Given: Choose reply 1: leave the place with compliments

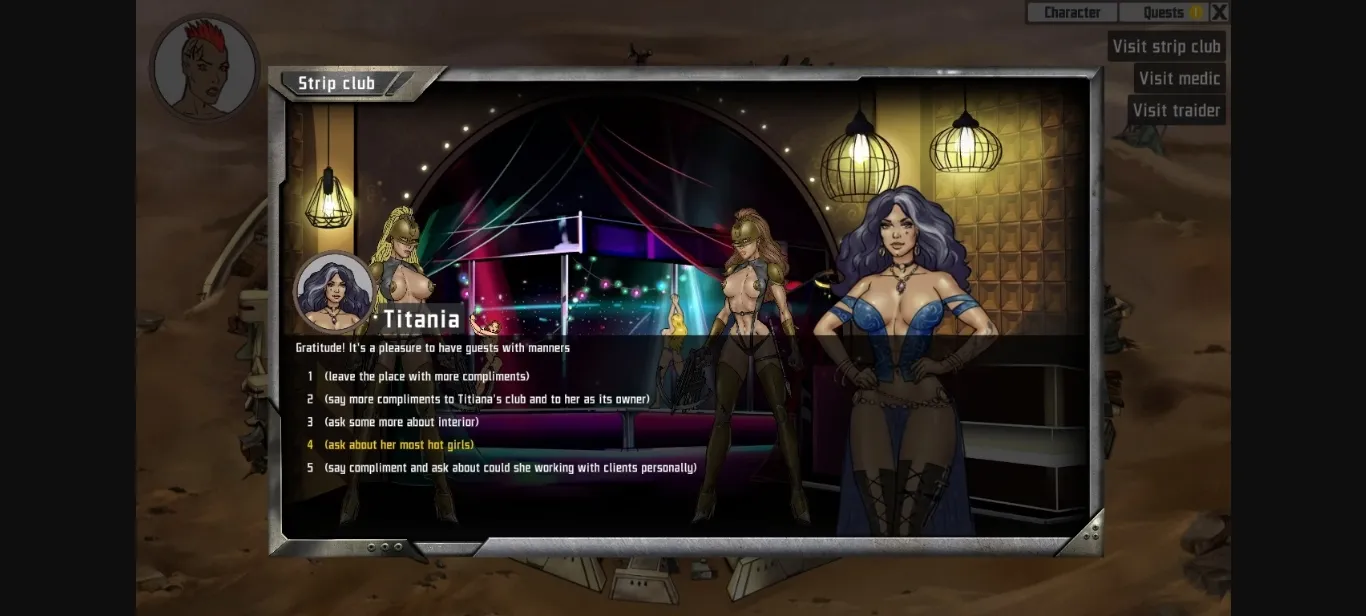Looking at the screenshot, I should pyautogui.click(x=427, y=377).
